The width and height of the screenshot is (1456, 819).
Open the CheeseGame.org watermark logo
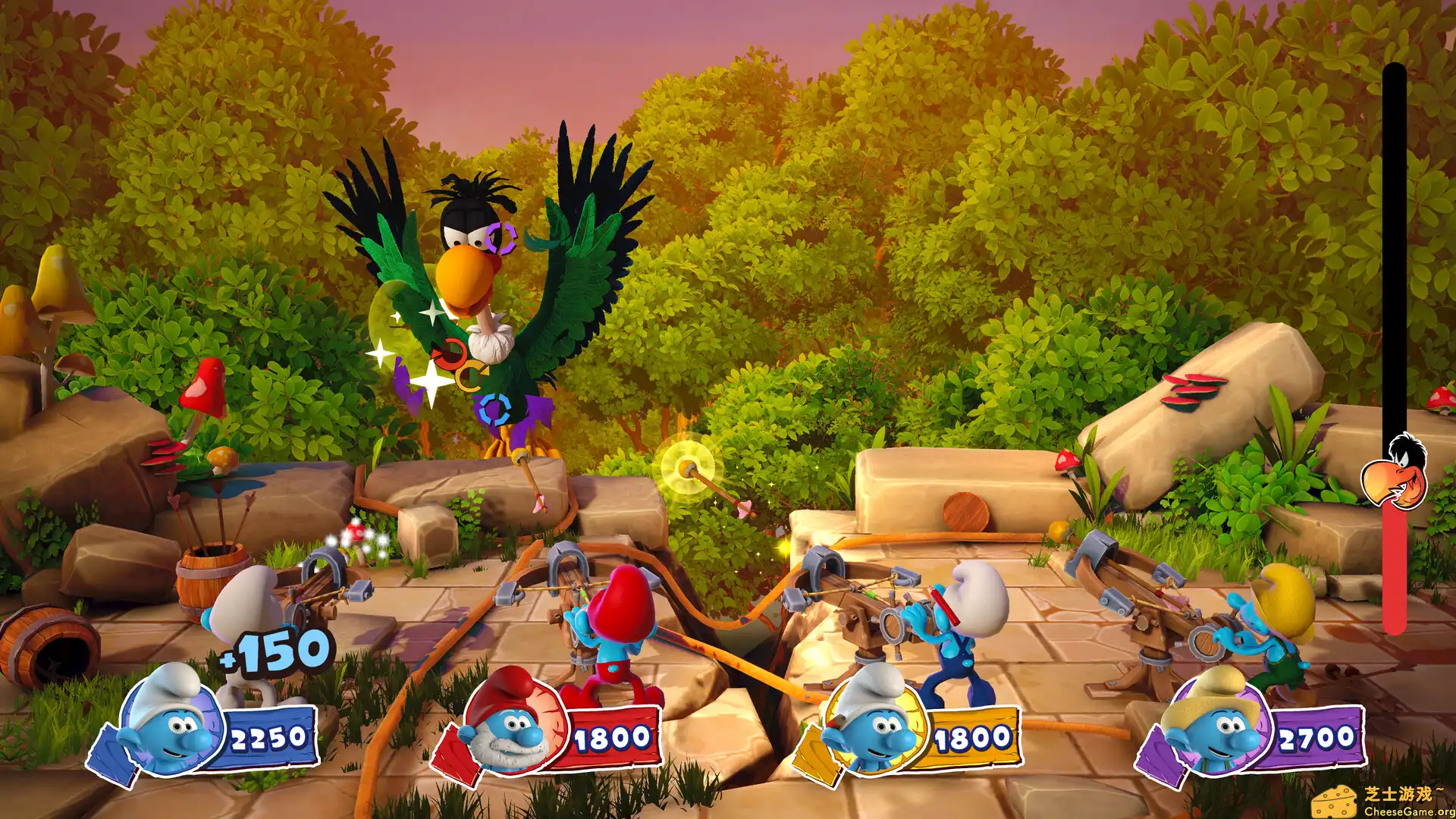click(x=1382, y=801)
